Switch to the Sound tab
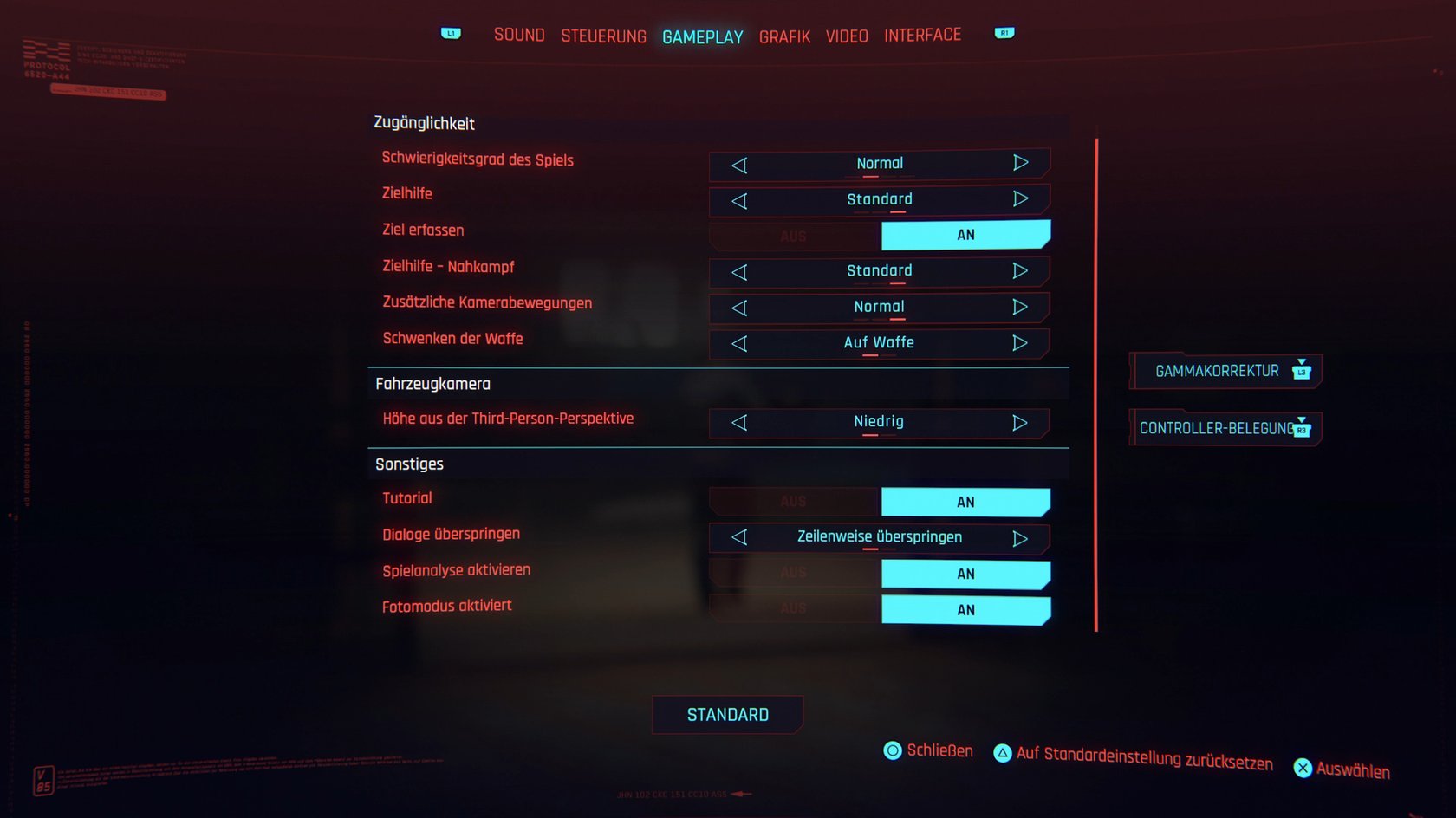 coord(519,35)
